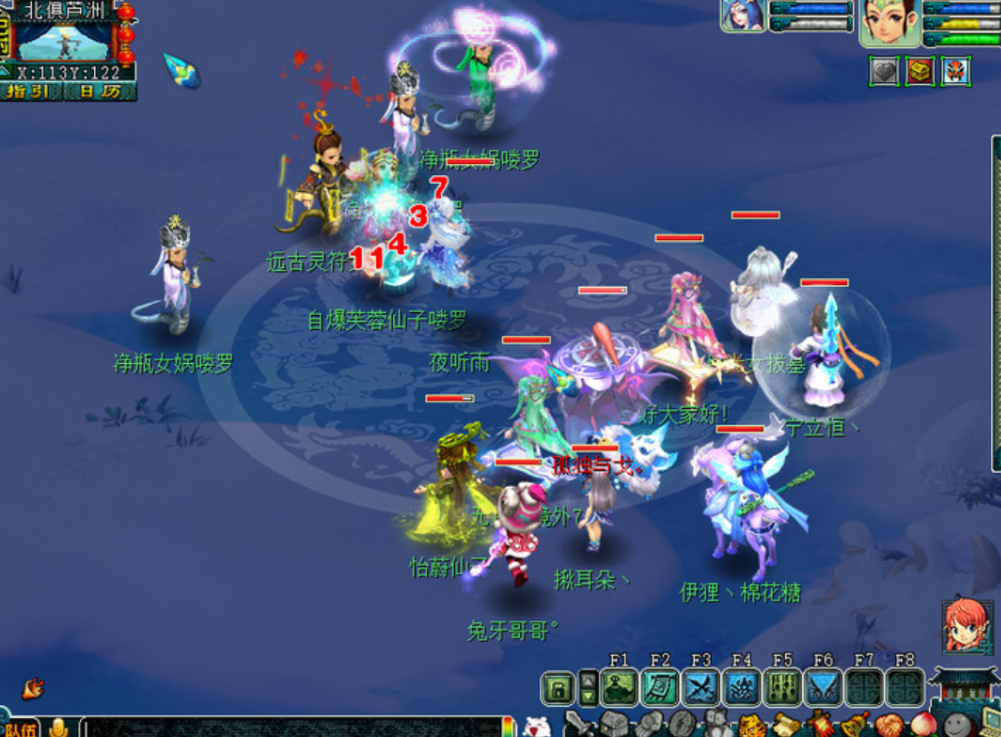1001x737 pixels.
Task: Use the F5 hanging chimes skill
Action: (782, 688)
